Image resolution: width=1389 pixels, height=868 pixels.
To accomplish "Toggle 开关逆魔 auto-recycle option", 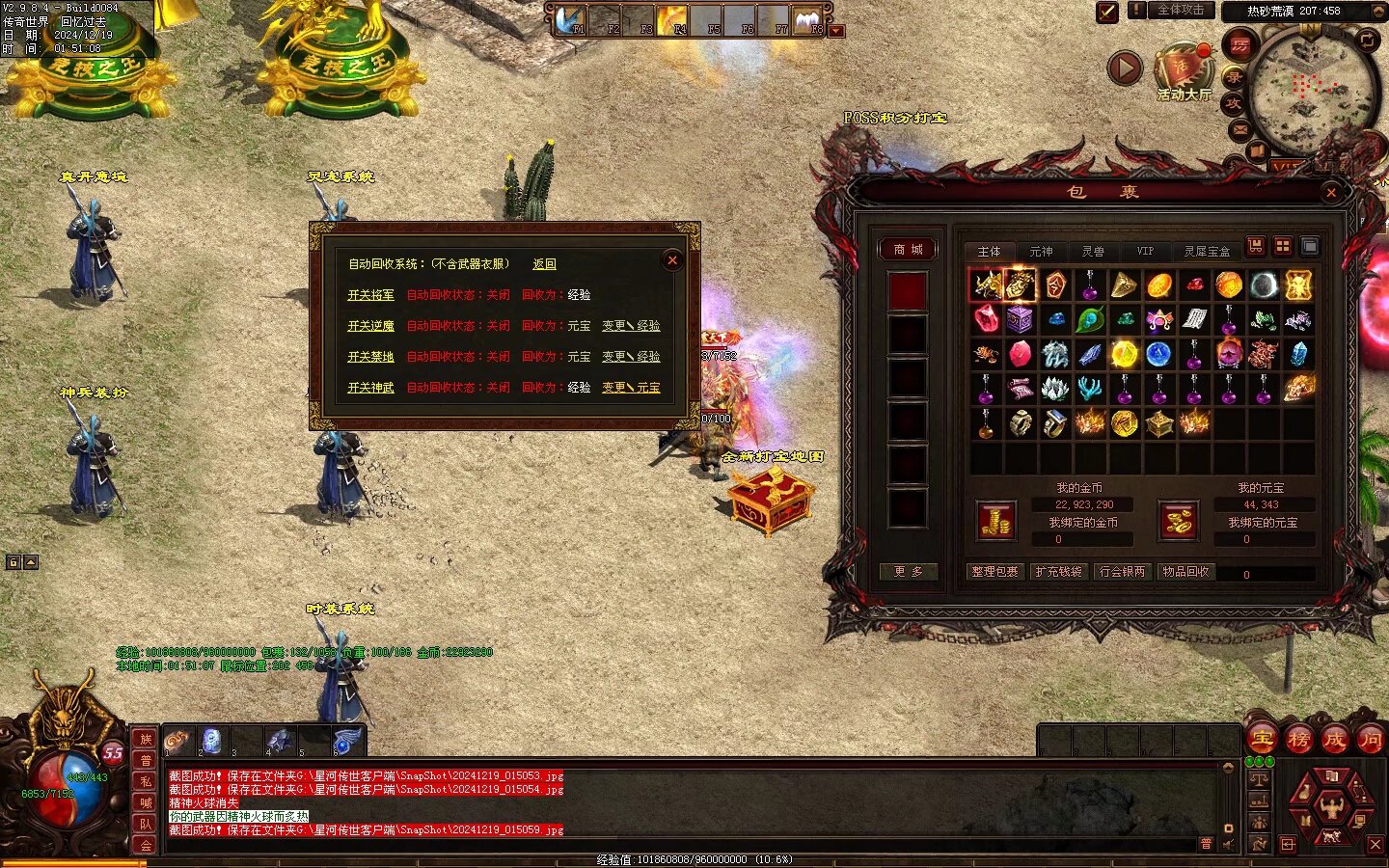I will (x=370, y=326).
